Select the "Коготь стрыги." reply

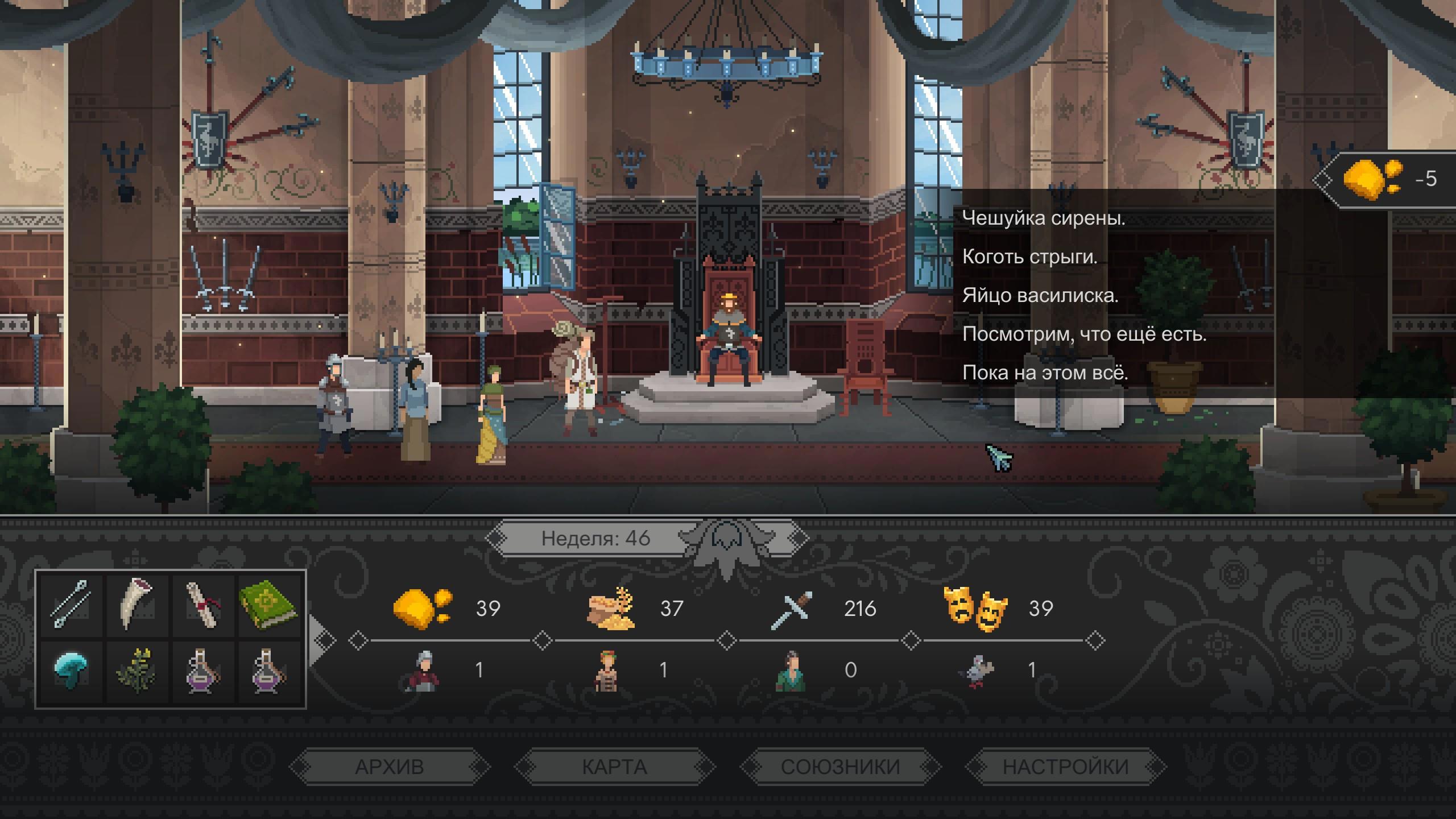point(1029,257)
